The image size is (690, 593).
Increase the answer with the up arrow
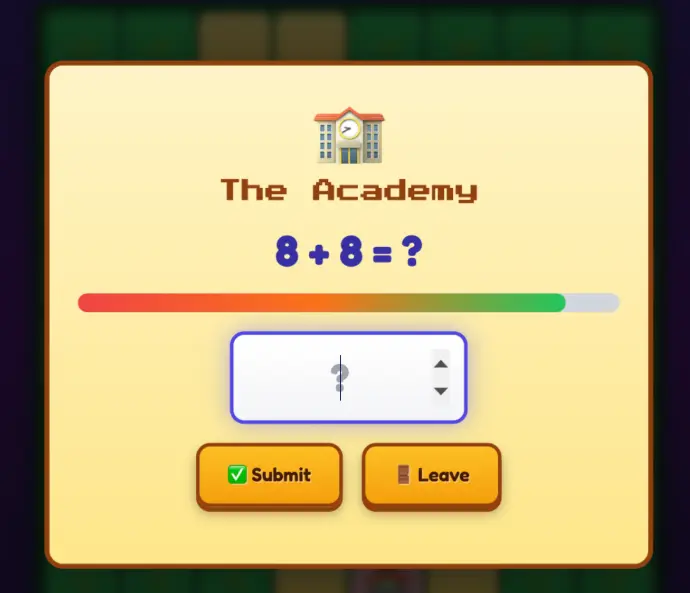click(441, 364)
